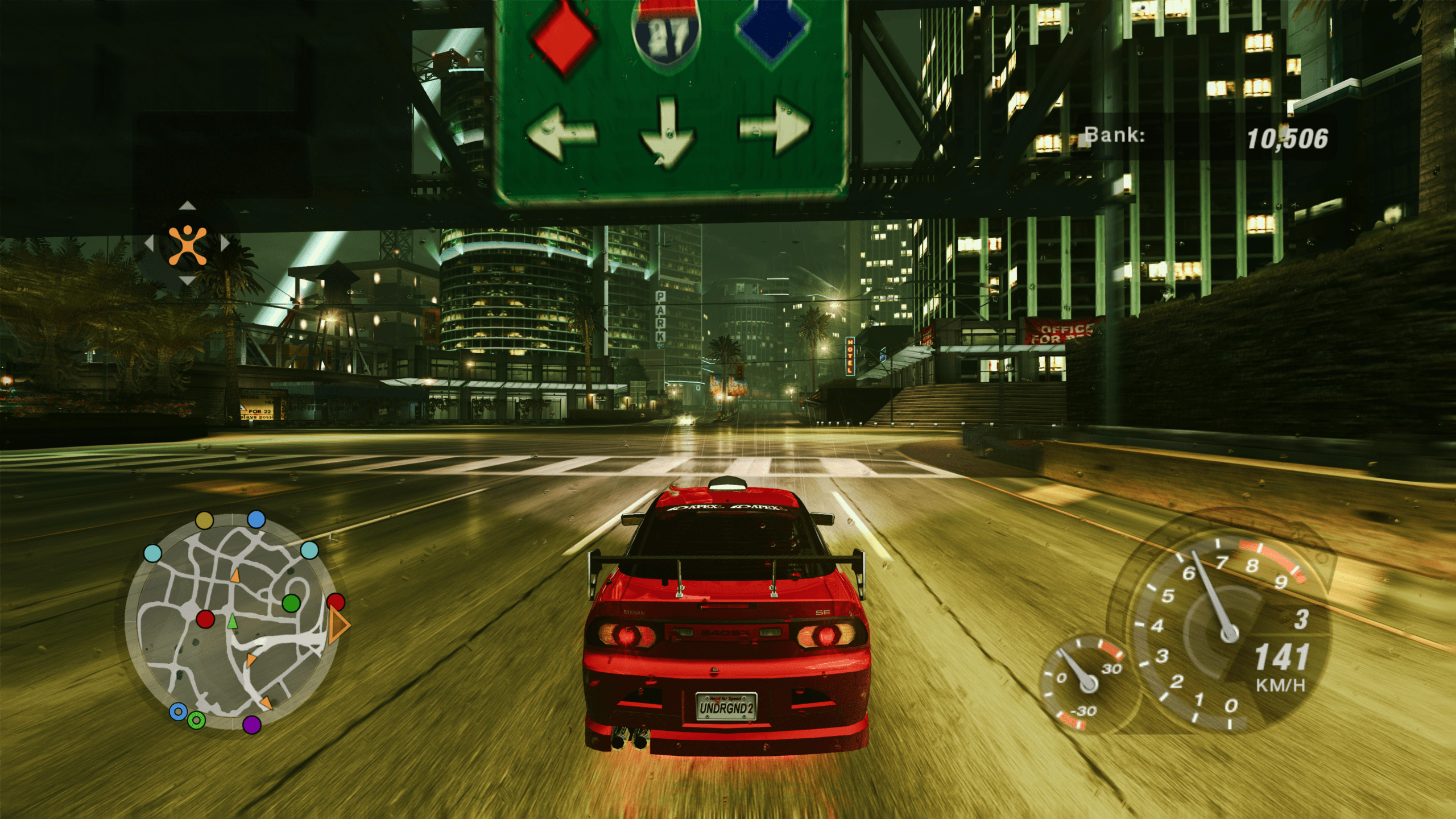The height and width of the screenshot is (819, 1456).
Task: Pick the solid blue minimap marker
Action: 257,519
